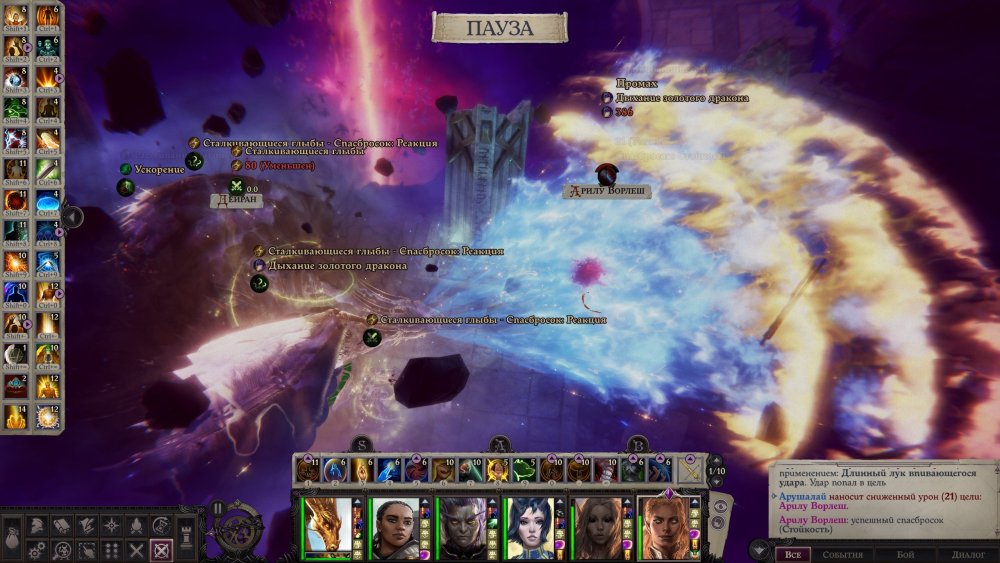Open the helmet character sheet button

(37, 525)
